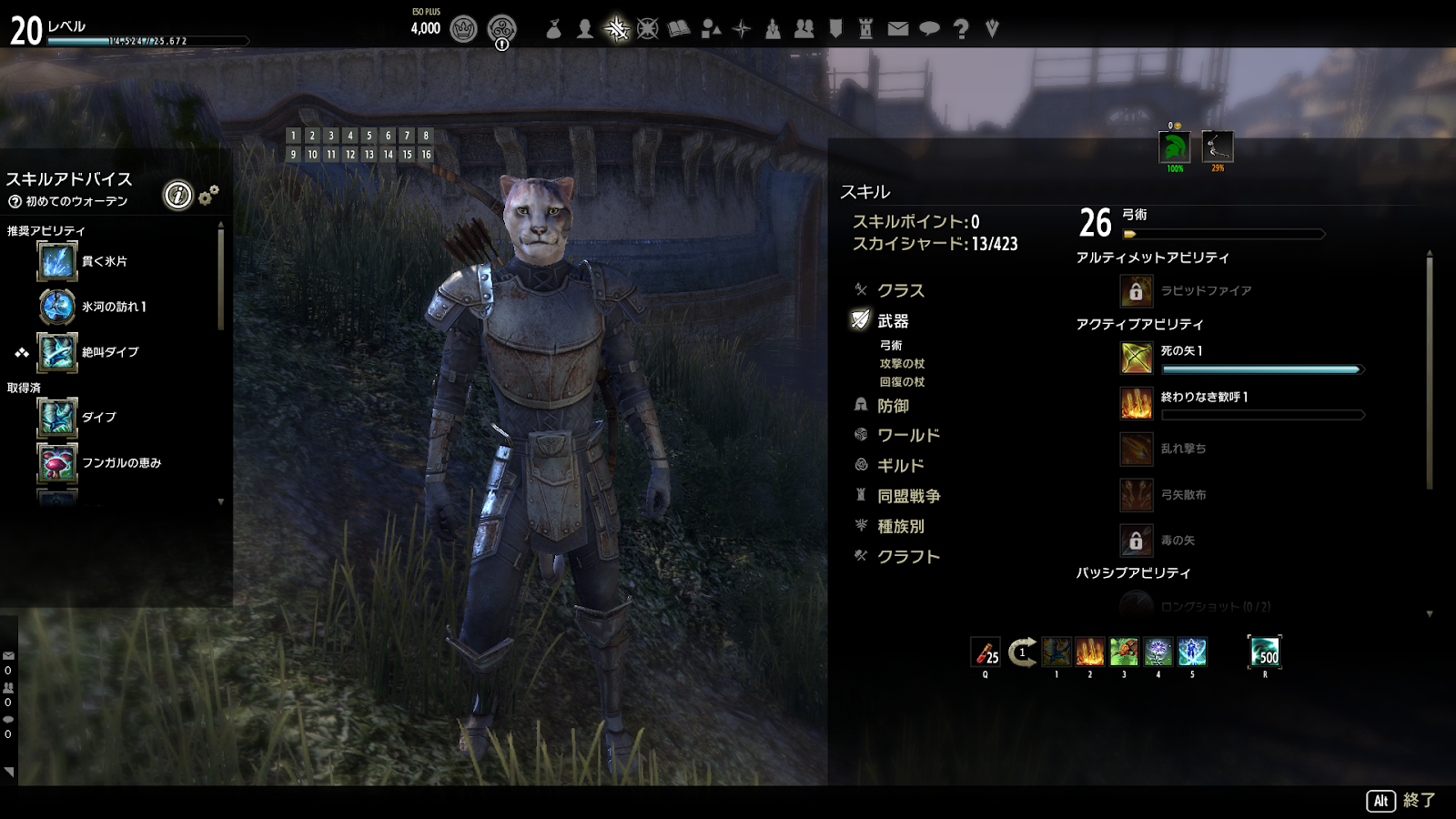Select the 攻撃の杖 skill line
The width and height of the screenshot is (1456, 819).
click(902, 364)
